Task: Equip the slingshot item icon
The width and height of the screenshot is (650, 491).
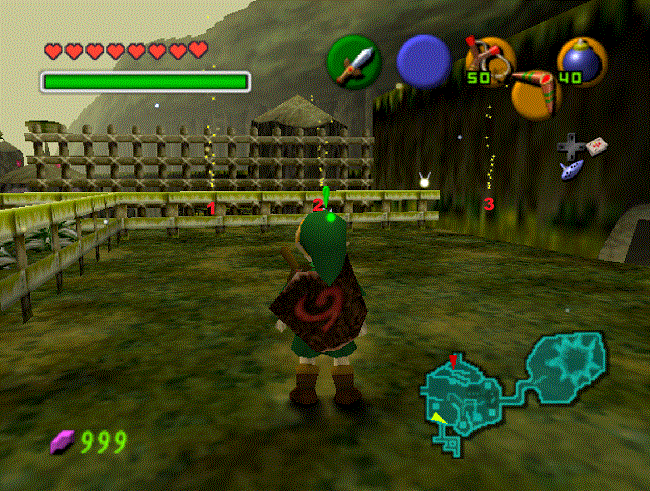Action: 487,60
